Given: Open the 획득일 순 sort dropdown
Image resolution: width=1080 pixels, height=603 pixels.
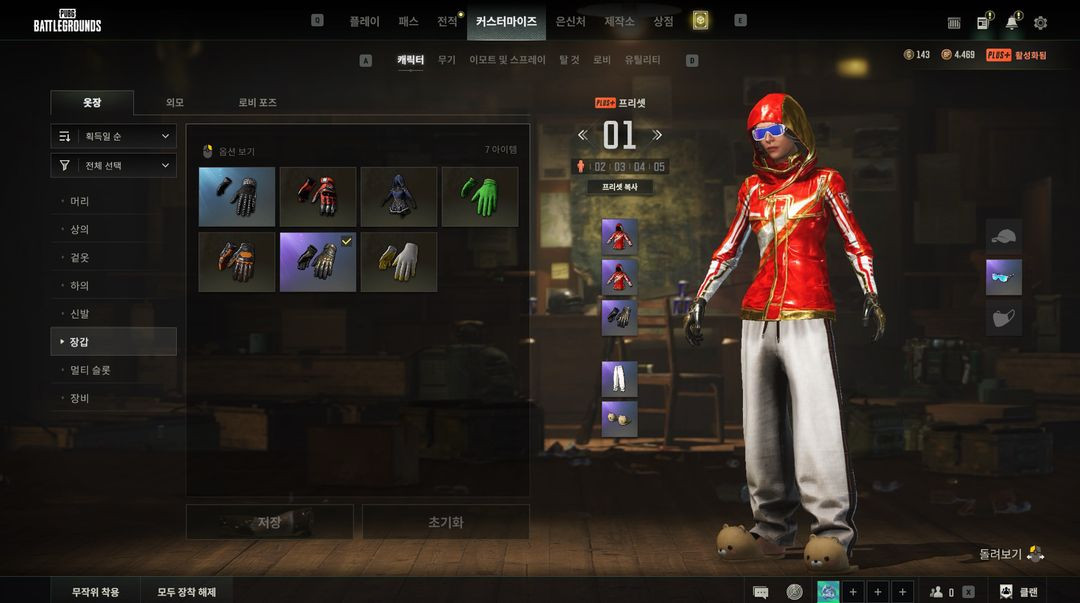Looking at the screenshot, I should [114, 136].
